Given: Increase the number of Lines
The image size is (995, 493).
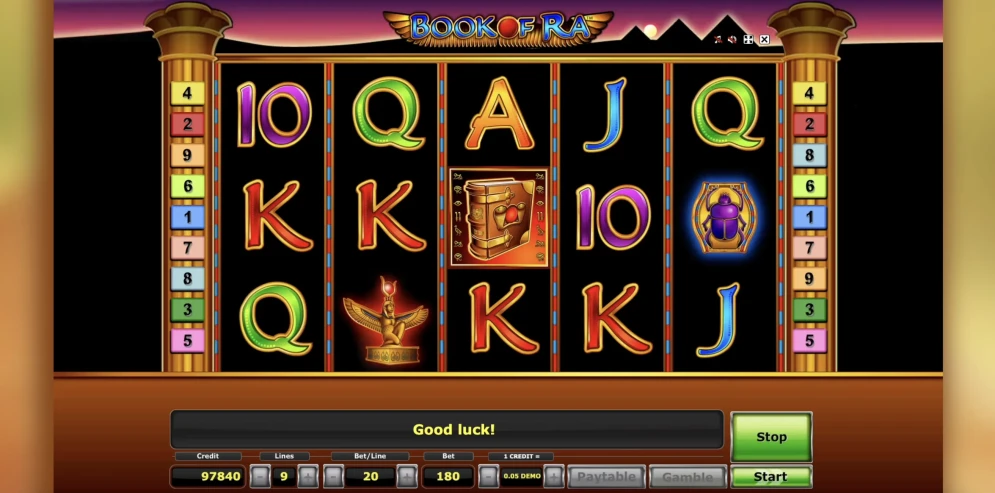Looking at the screenshot, I should tap(309, 477).
